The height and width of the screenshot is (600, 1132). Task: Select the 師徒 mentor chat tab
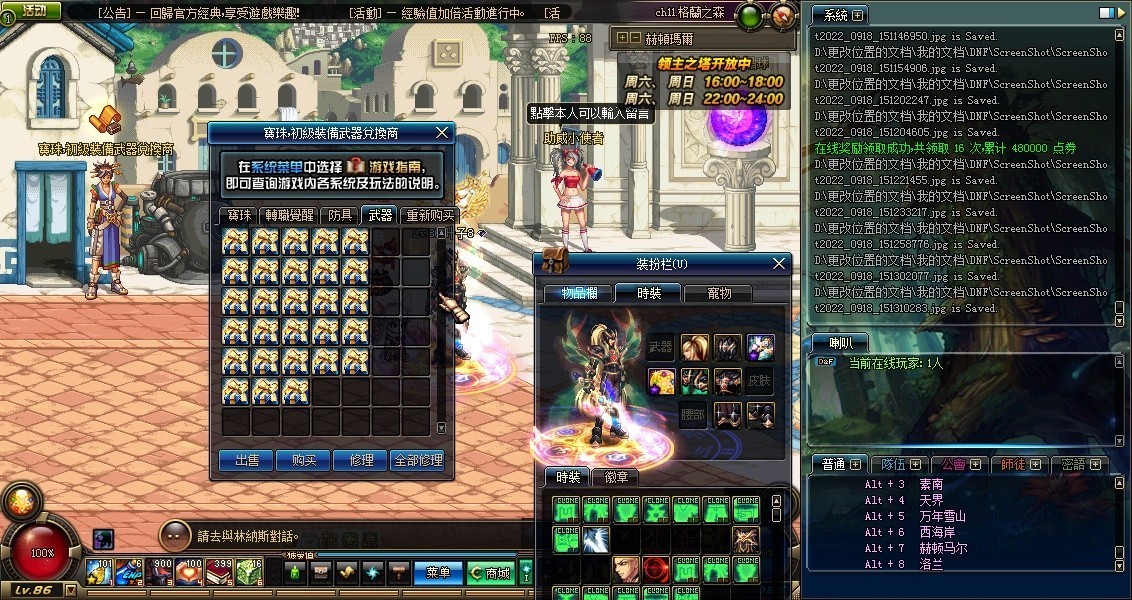1014,464
